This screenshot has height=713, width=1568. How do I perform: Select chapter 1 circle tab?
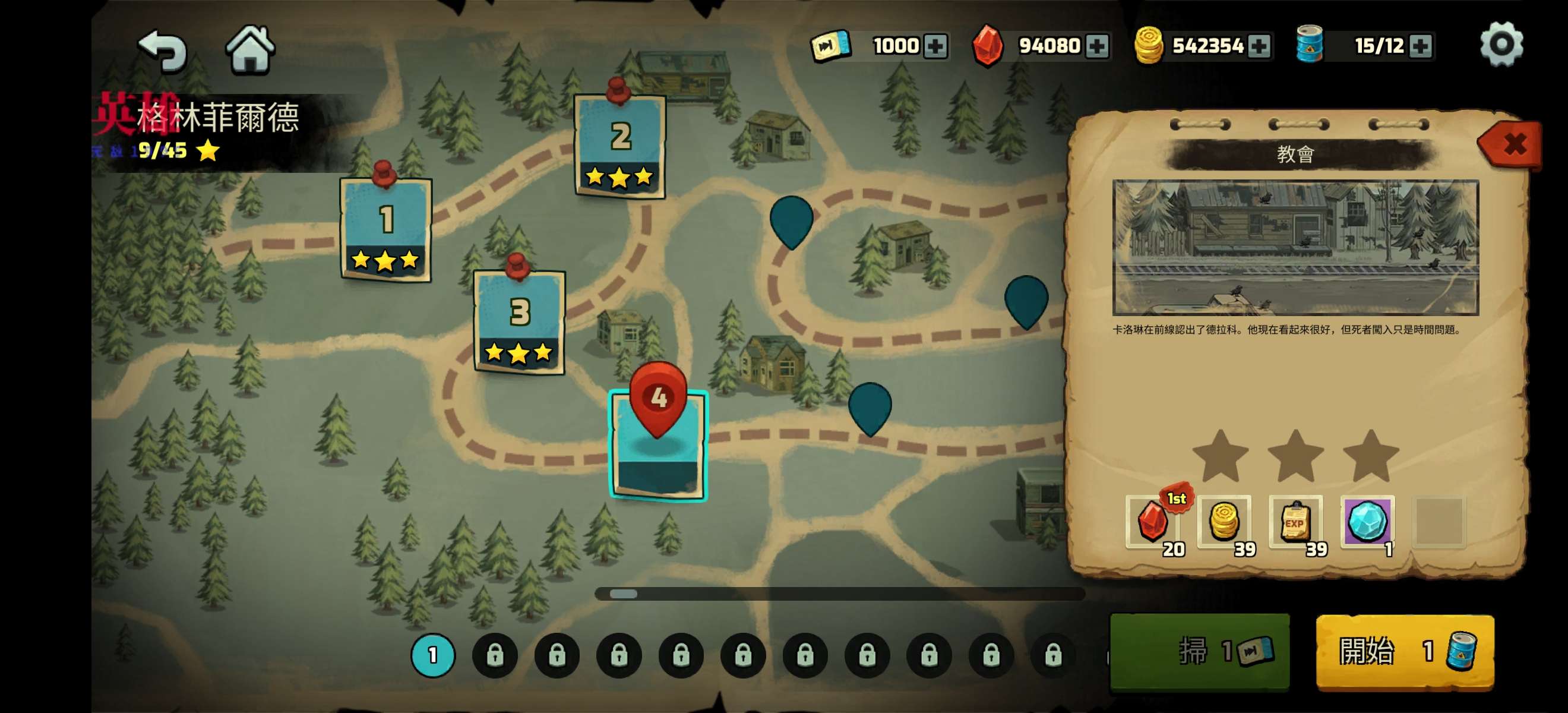coord(433,655)
